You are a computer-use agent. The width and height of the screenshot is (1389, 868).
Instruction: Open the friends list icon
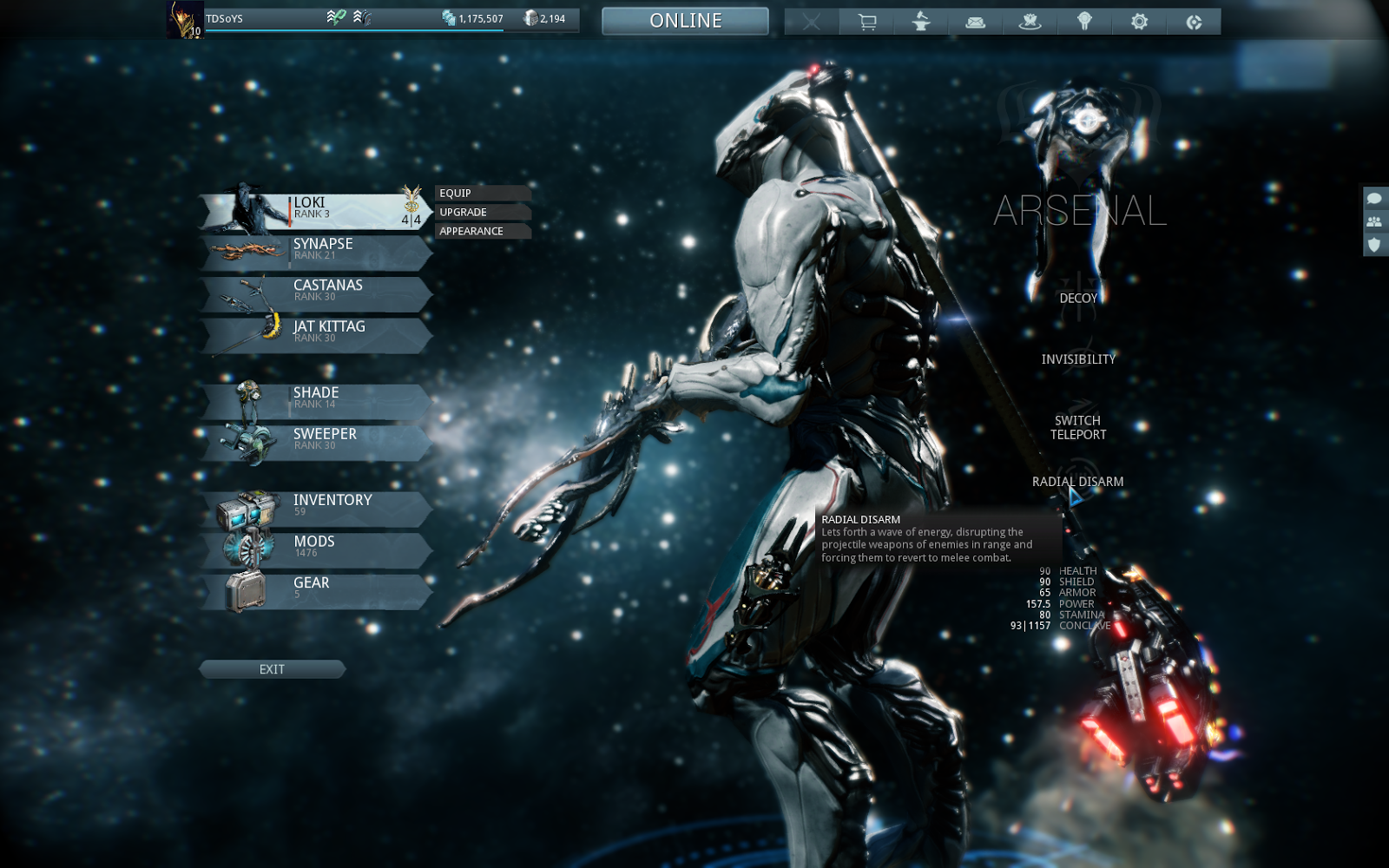coord(1375,224)
